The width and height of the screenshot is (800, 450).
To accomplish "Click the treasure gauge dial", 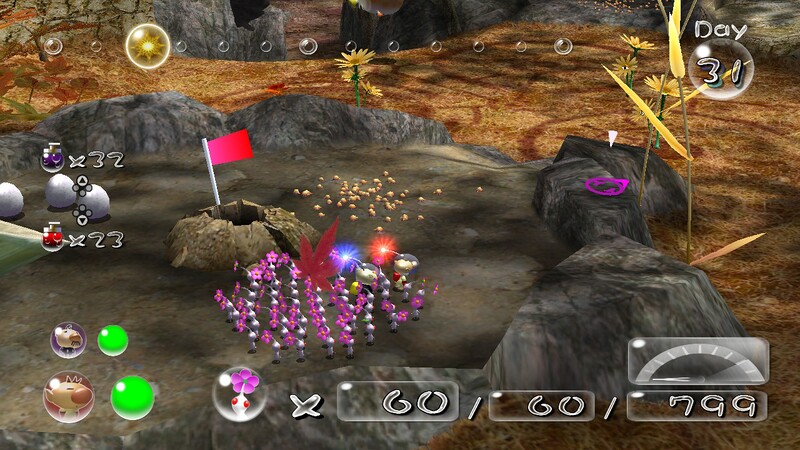I will click(x=697, y=362).
